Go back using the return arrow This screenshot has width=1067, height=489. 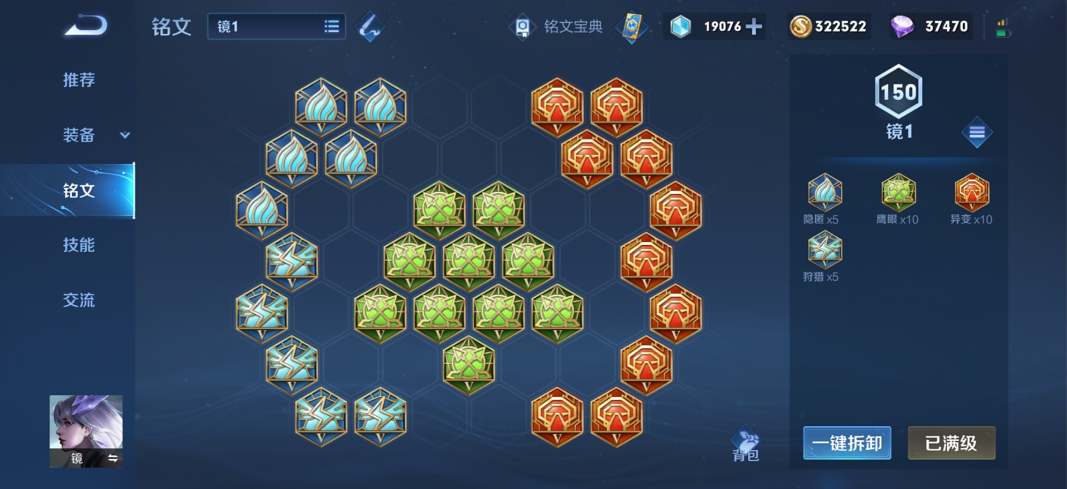(x=85, y=25)
